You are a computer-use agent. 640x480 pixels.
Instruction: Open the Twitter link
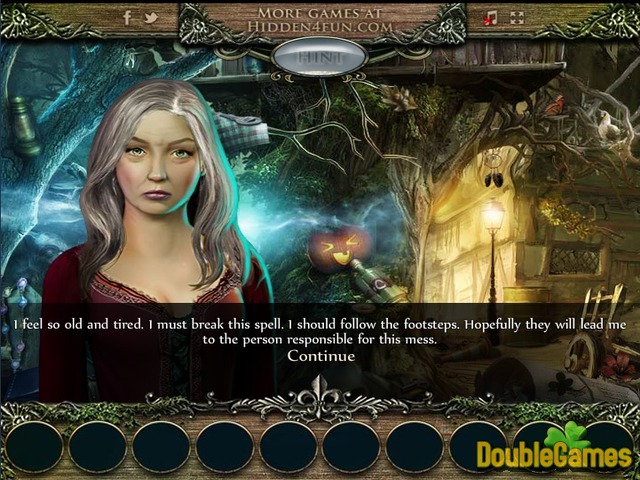click(151, 17)
